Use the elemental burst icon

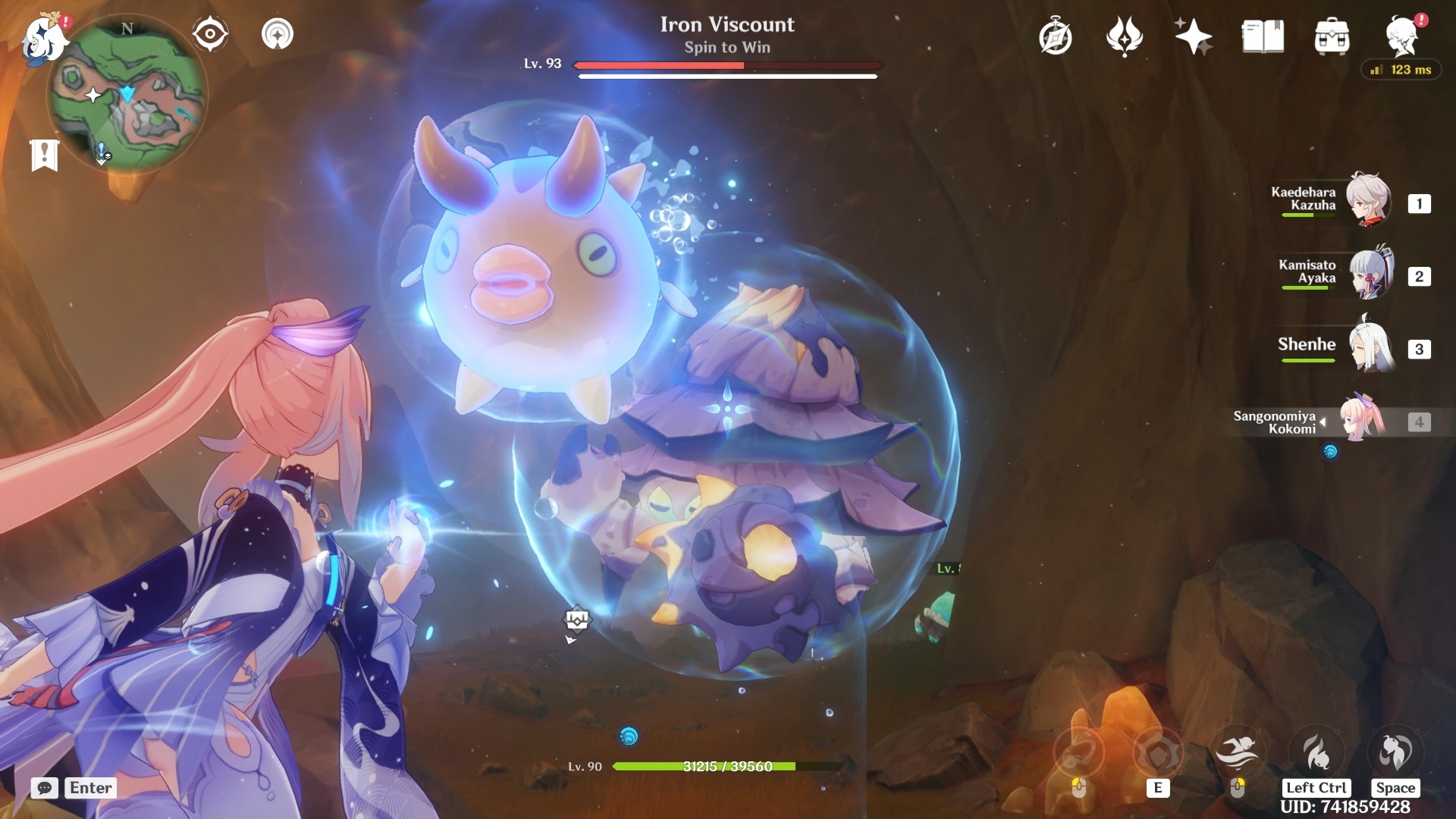[1316, 752]
